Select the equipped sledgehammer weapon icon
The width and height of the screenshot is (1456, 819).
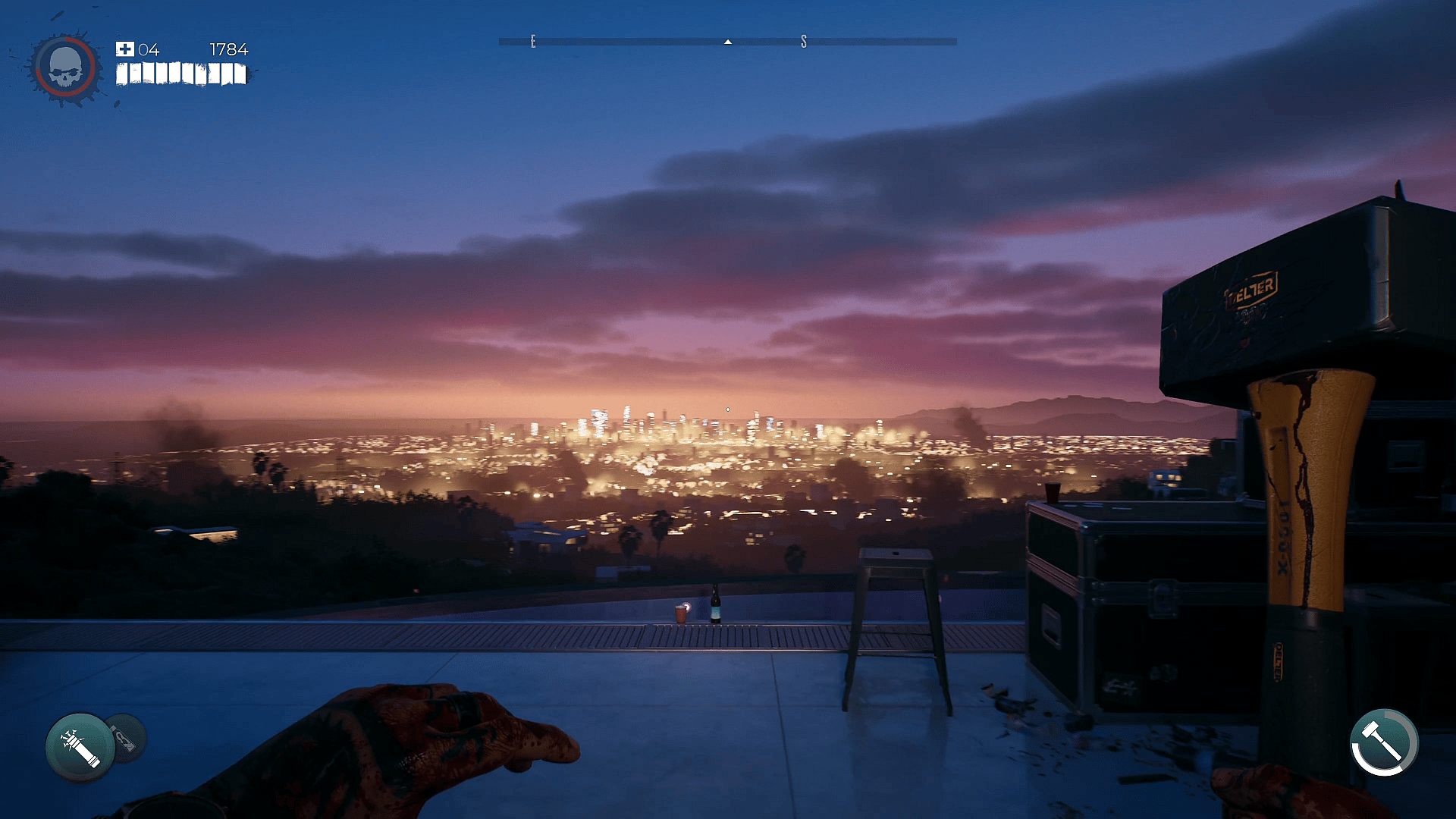click(1384, 743)
